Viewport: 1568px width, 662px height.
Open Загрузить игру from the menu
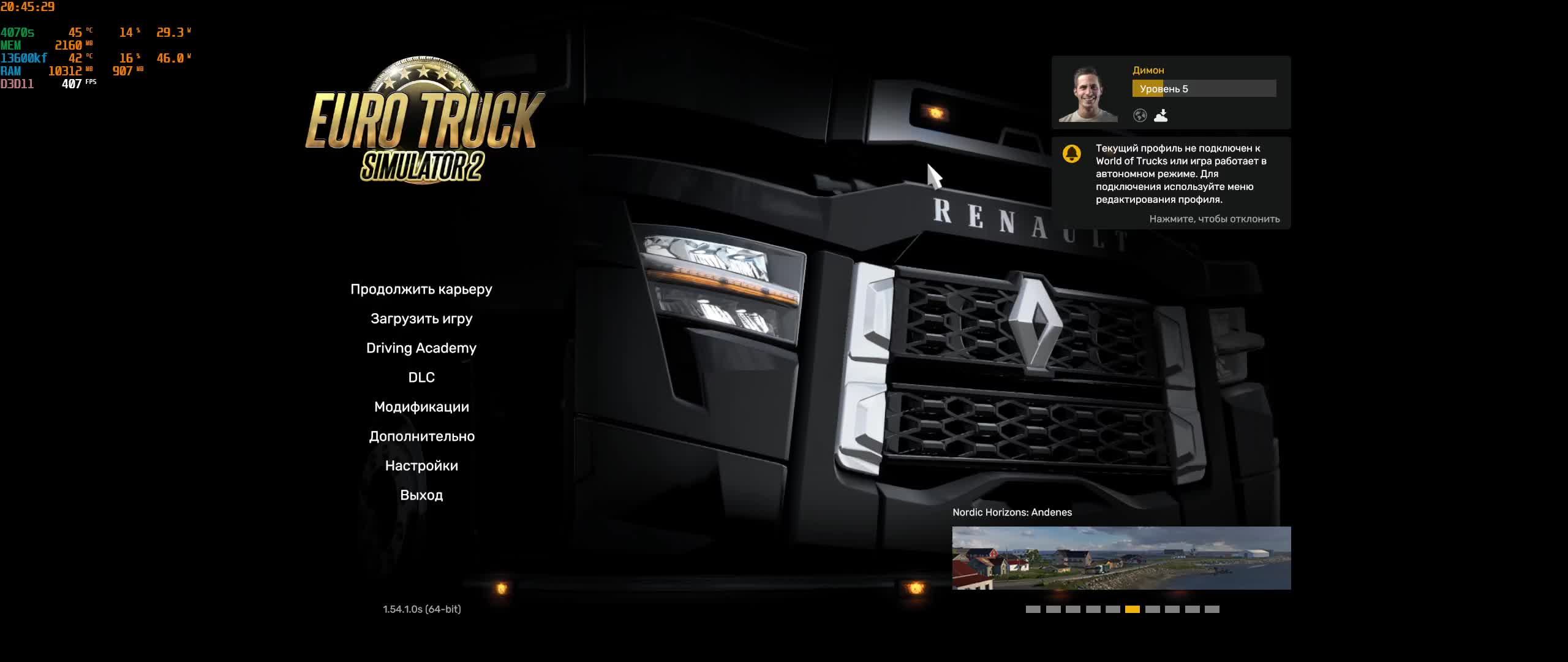pos(422,318)
